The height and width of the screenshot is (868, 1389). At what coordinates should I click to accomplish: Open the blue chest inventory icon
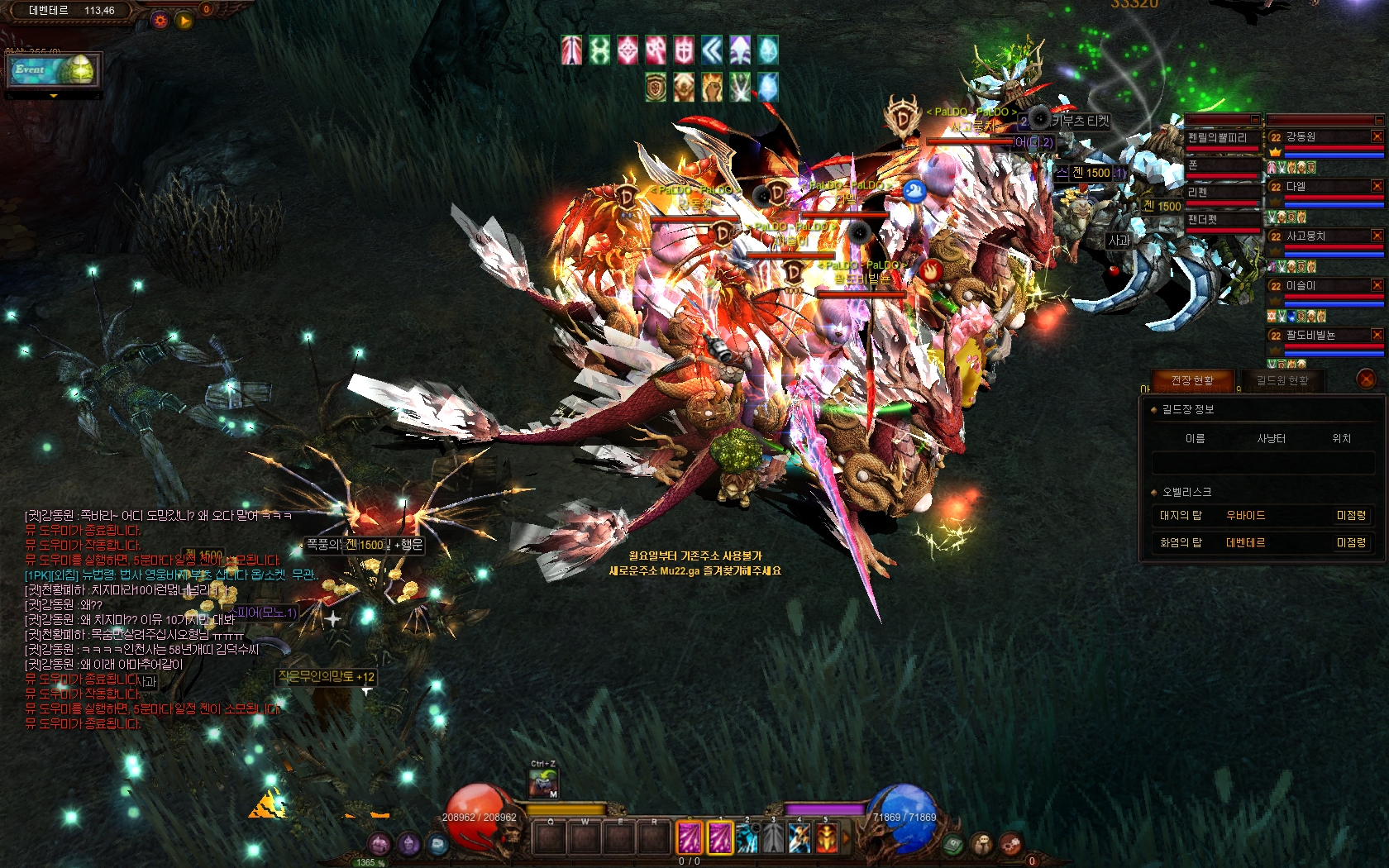pyautogui.click(x=437, y=844)
